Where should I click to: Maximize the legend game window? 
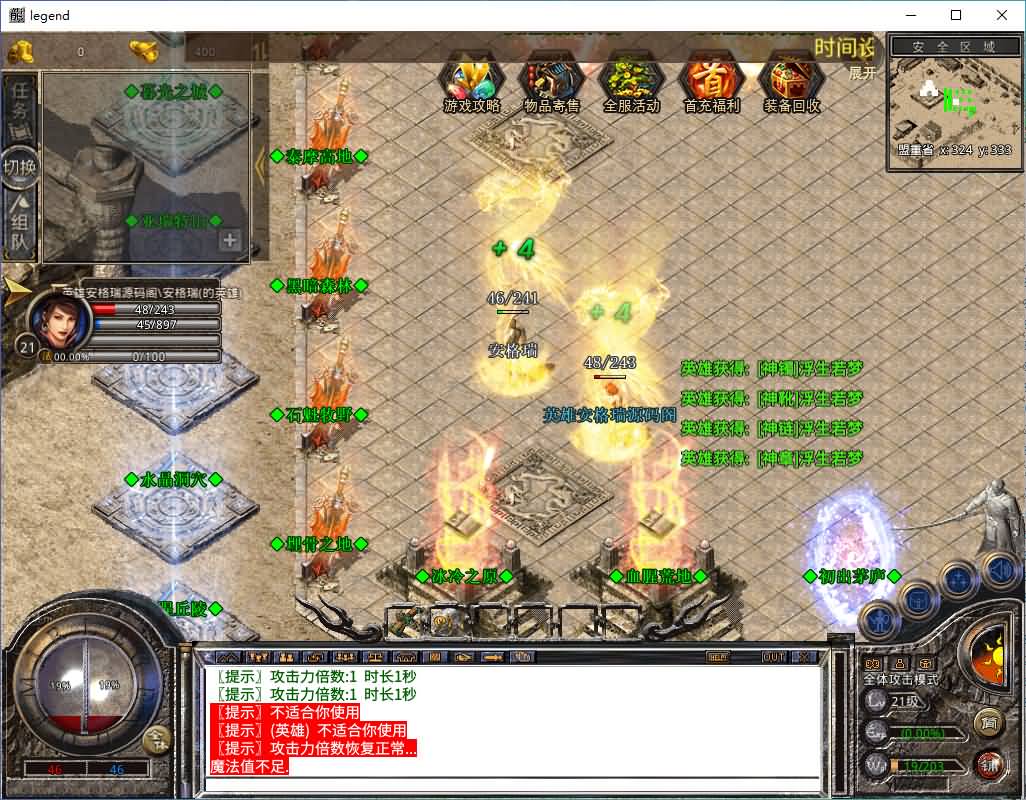click(956, 15)
